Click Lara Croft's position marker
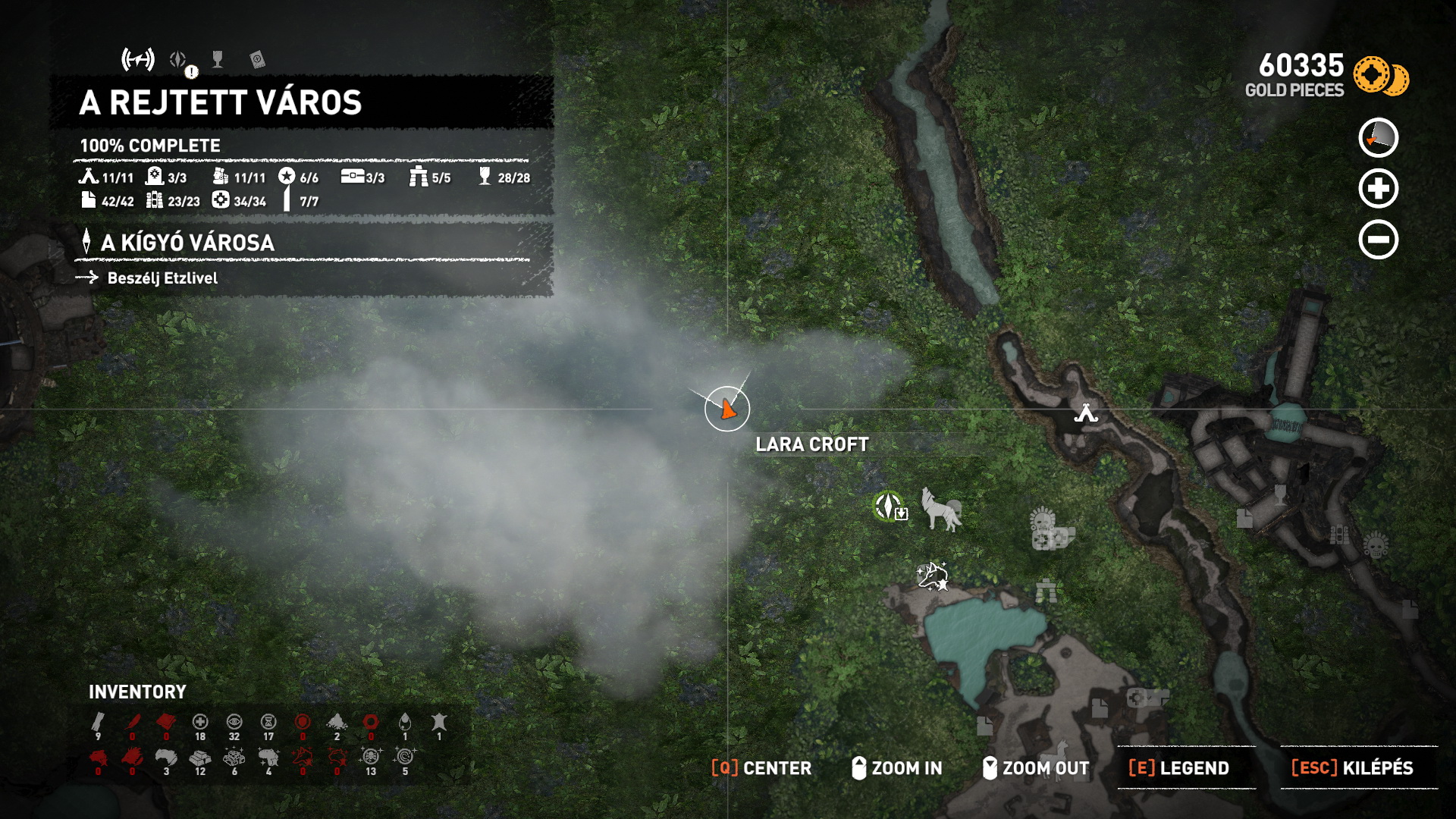This screenshot has width=1456, height=819. [x=727, y=409]
